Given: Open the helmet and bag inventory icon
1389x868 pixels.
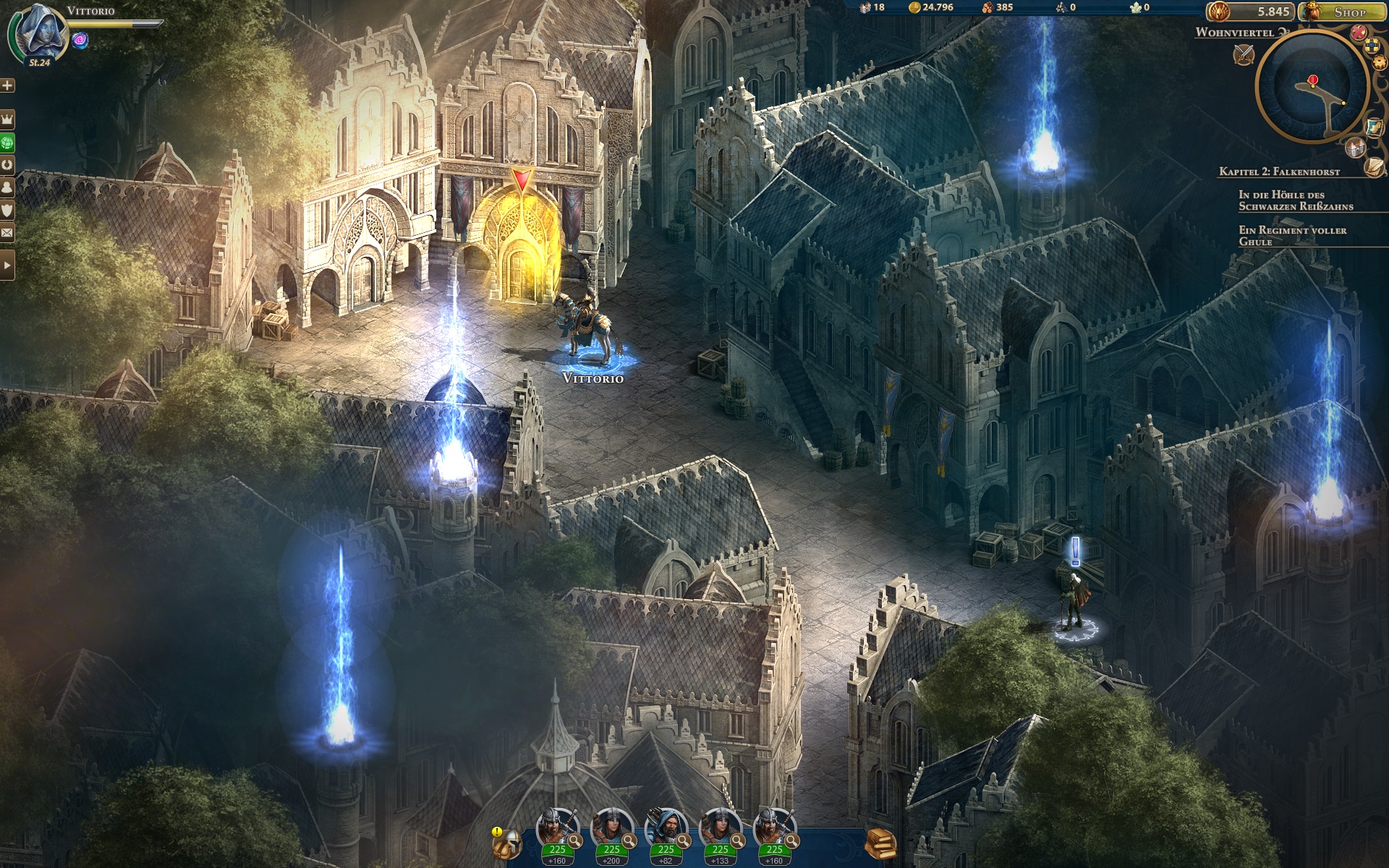Looking at the screenshot, I should [x=508, y=843].
